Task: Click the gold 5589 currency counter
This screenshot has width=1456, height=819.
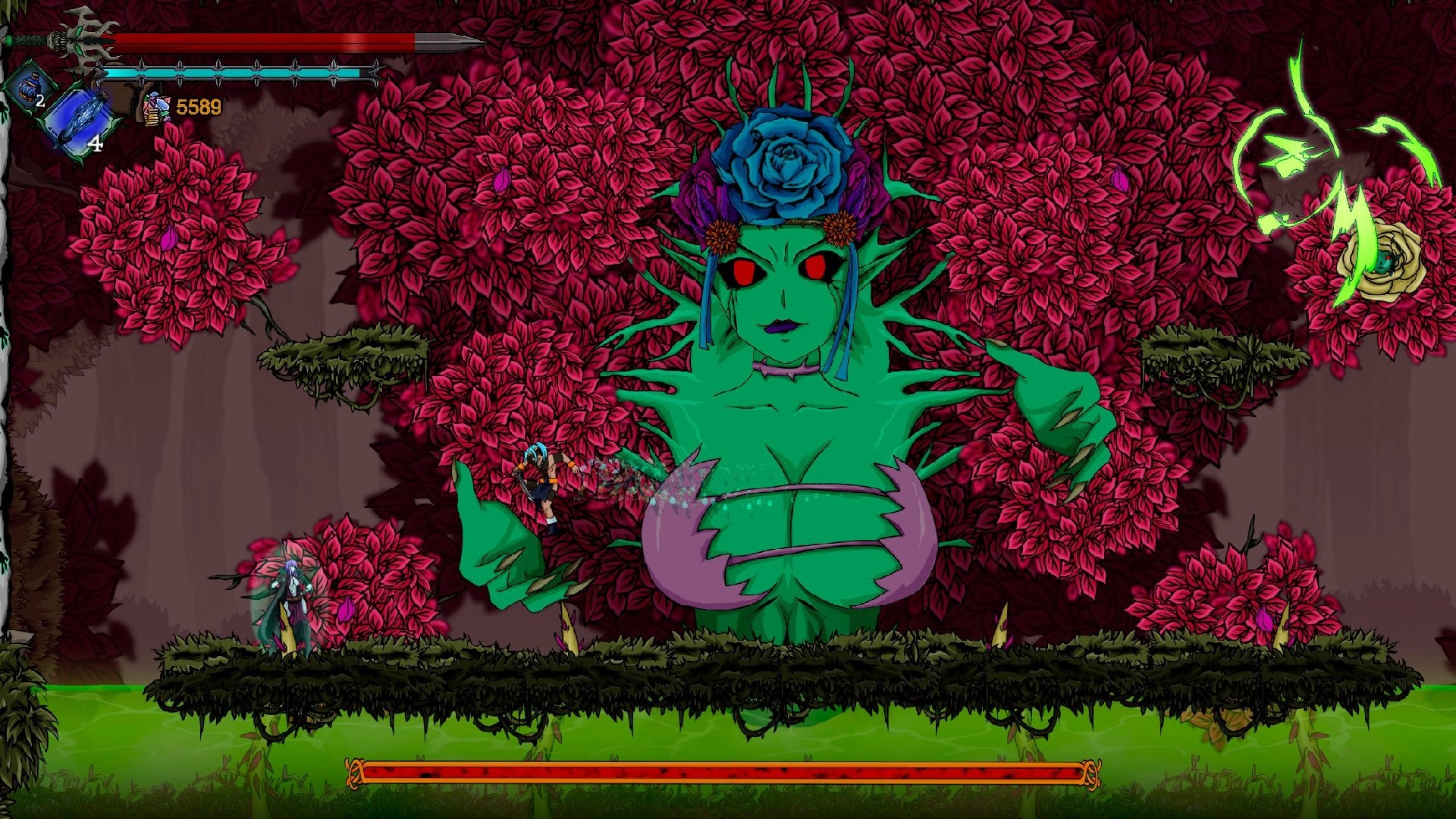Action: pyautogui.click(x=199, y=108)
